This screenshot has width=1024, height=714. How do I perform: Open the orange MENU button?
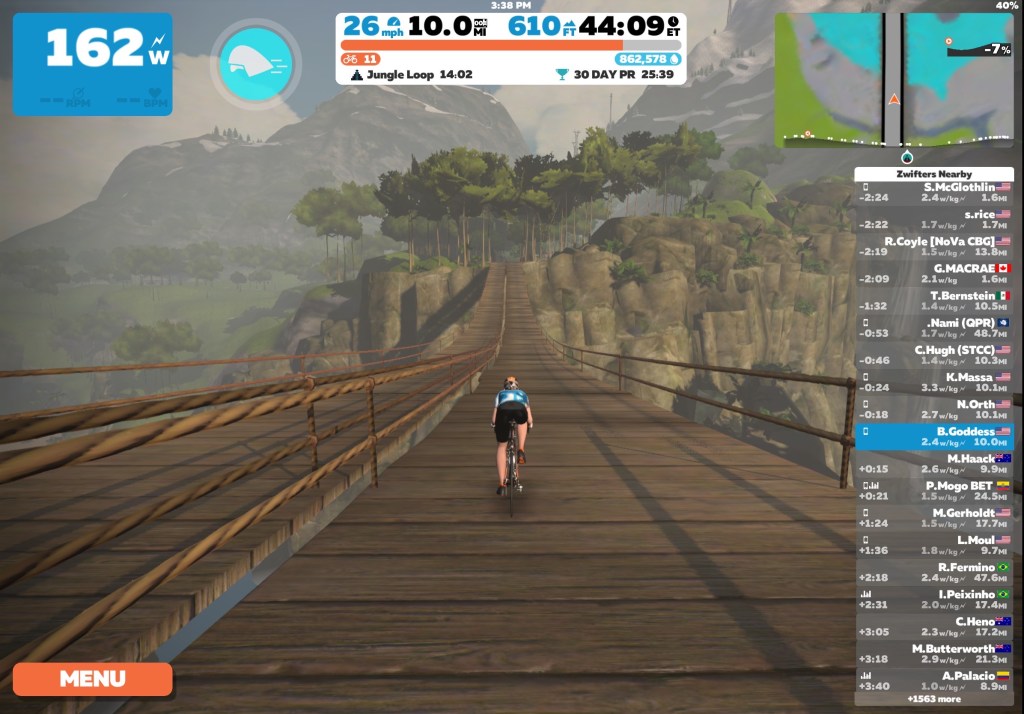coord(92,679)
